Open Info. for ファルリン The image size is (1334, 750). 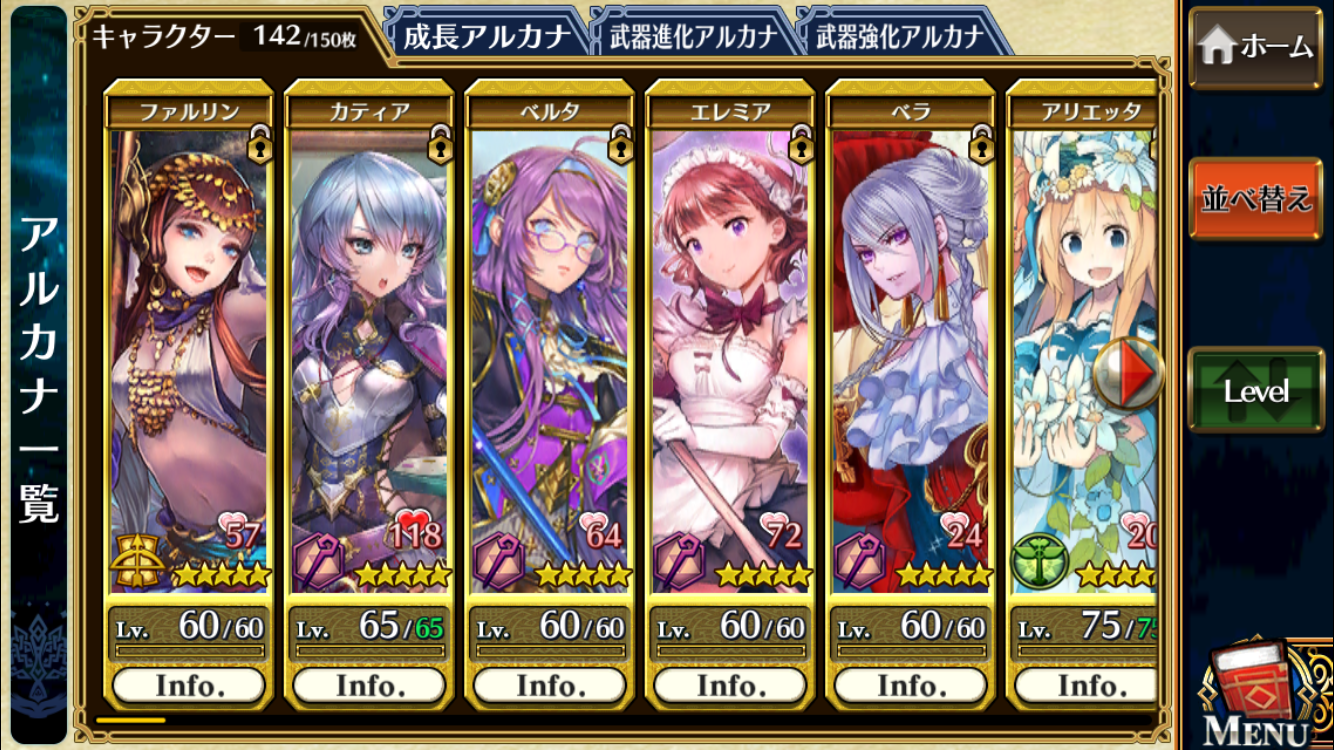coord(189,686)
